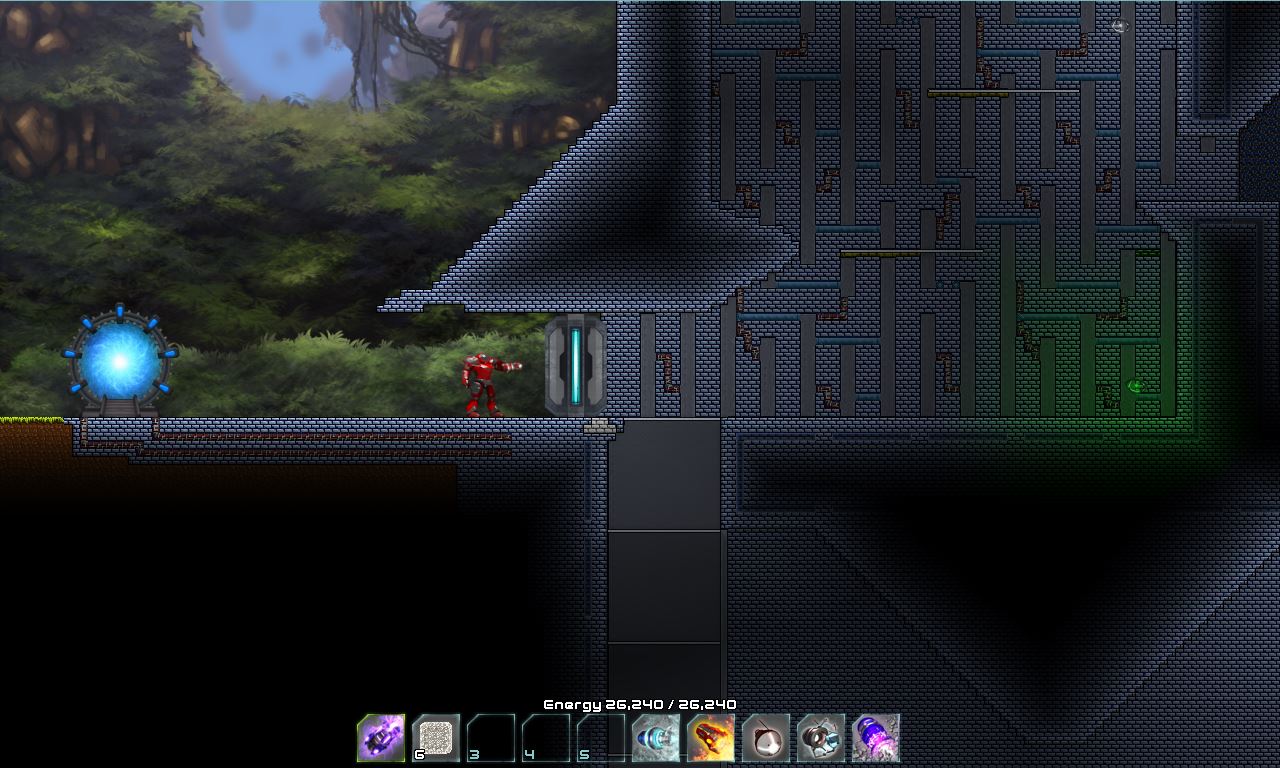Viewport: 1280px width, 768px height.
Task: Toggle the glowing sliding door open
Action: click(573, 365)
